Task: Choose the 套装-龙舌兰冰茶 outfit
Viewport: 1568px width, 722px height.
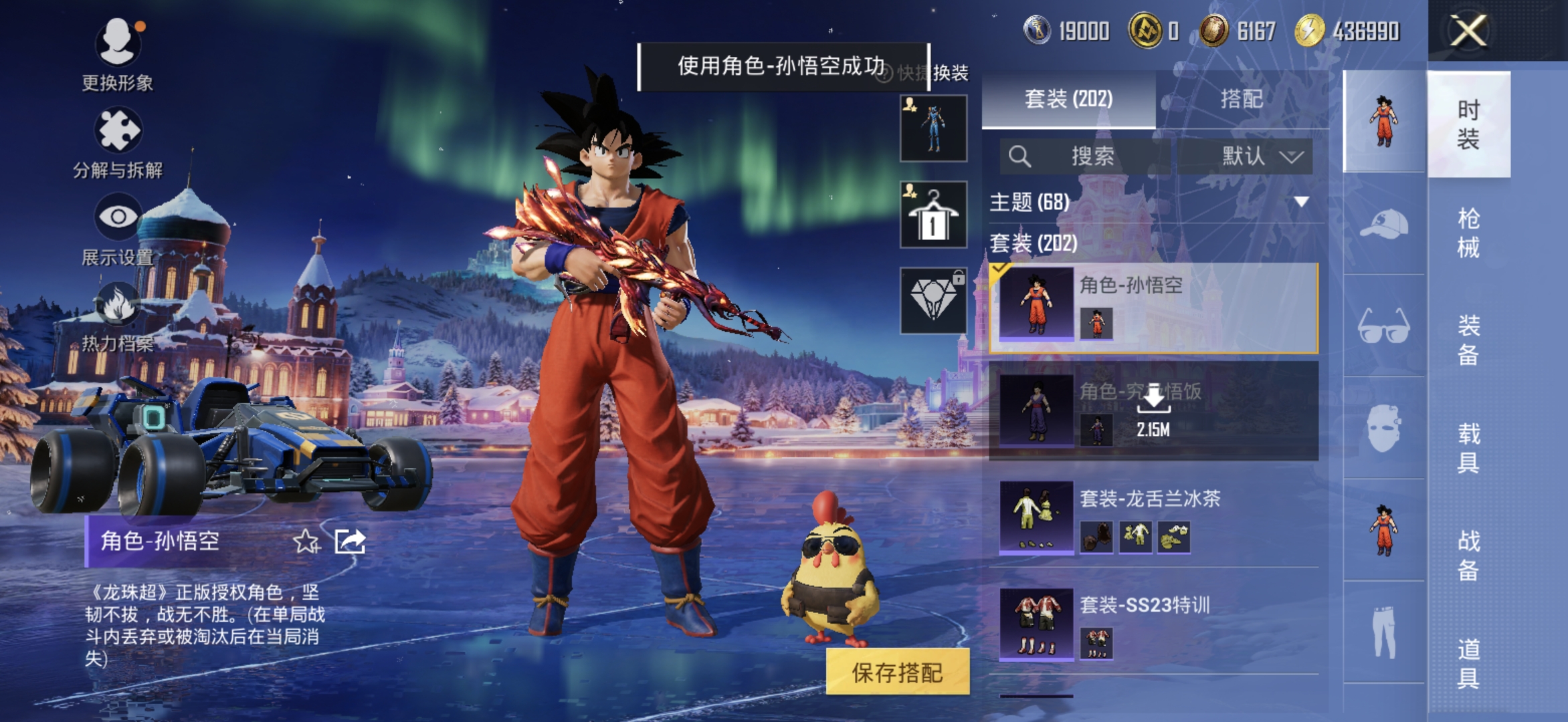Action: [1153, 516]
